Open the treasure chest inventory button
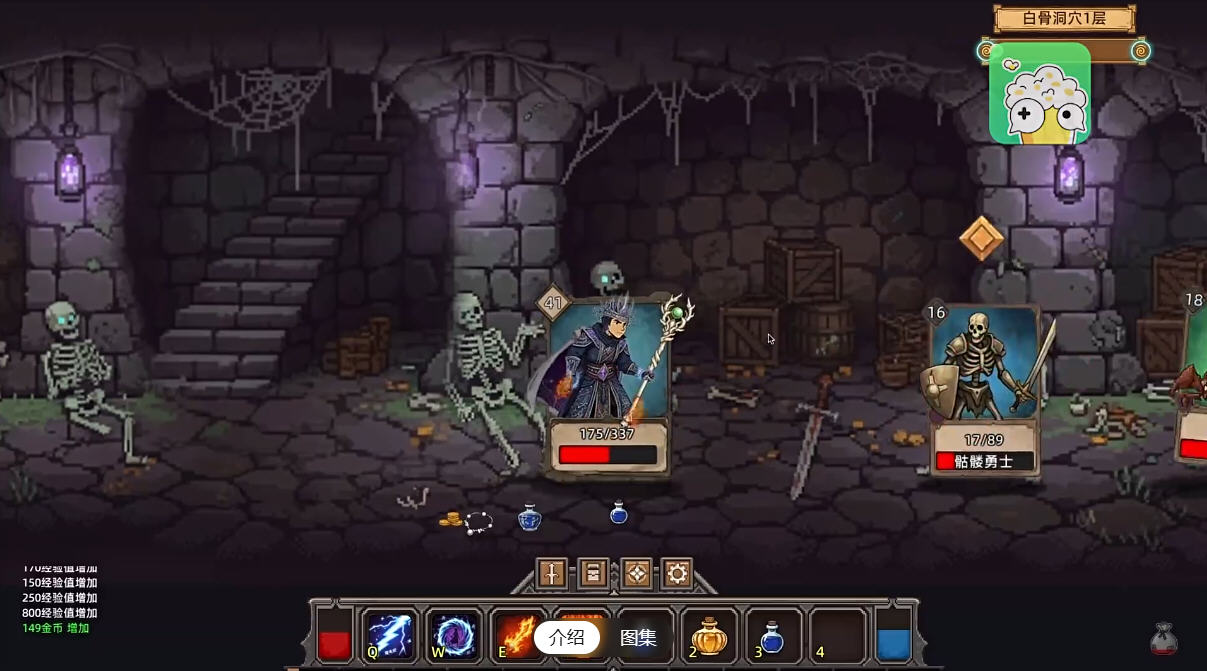1207x671 pixels. tap(594, 573)
